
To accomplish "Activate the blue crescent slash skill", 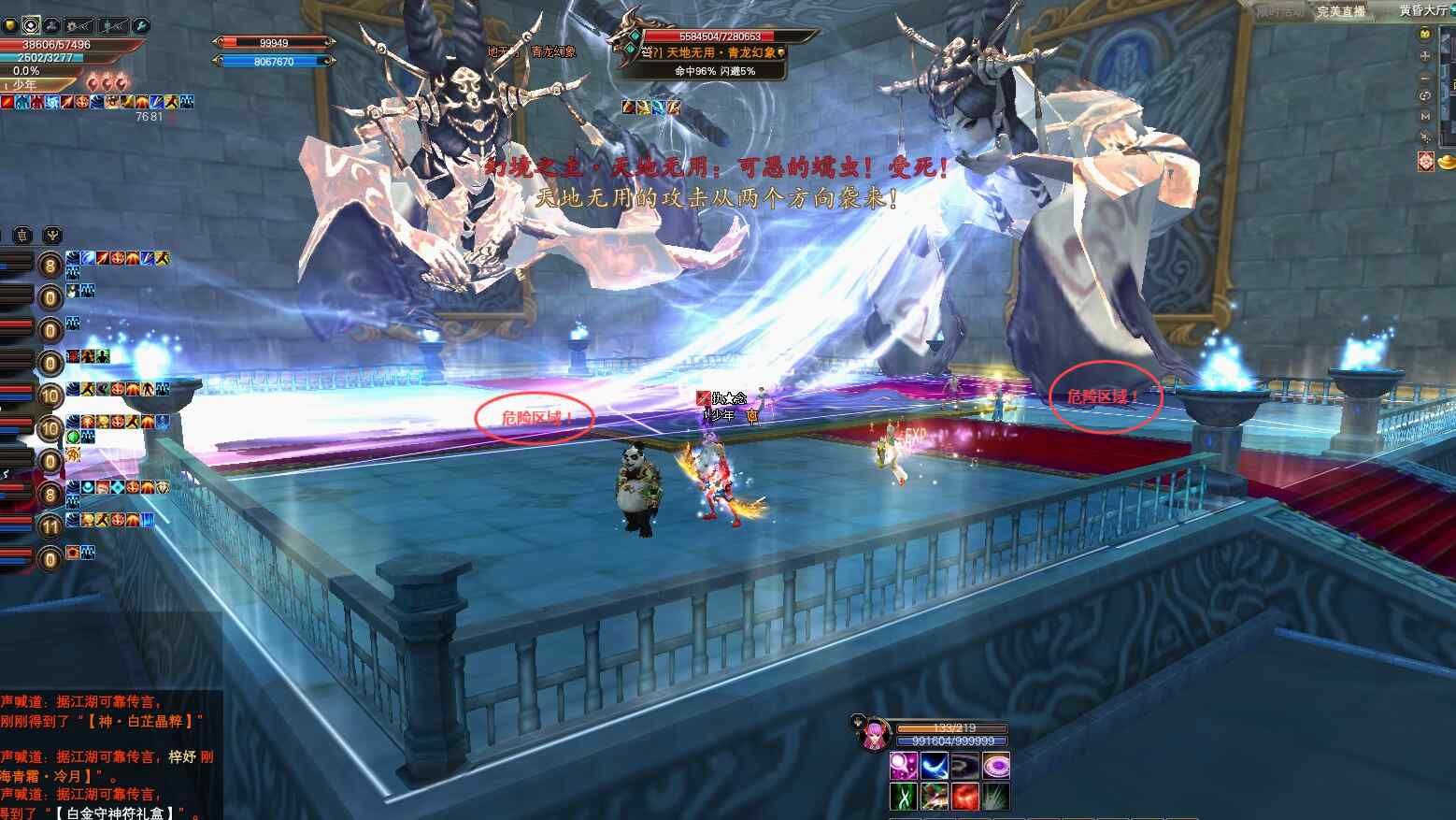I will (934, 767).
